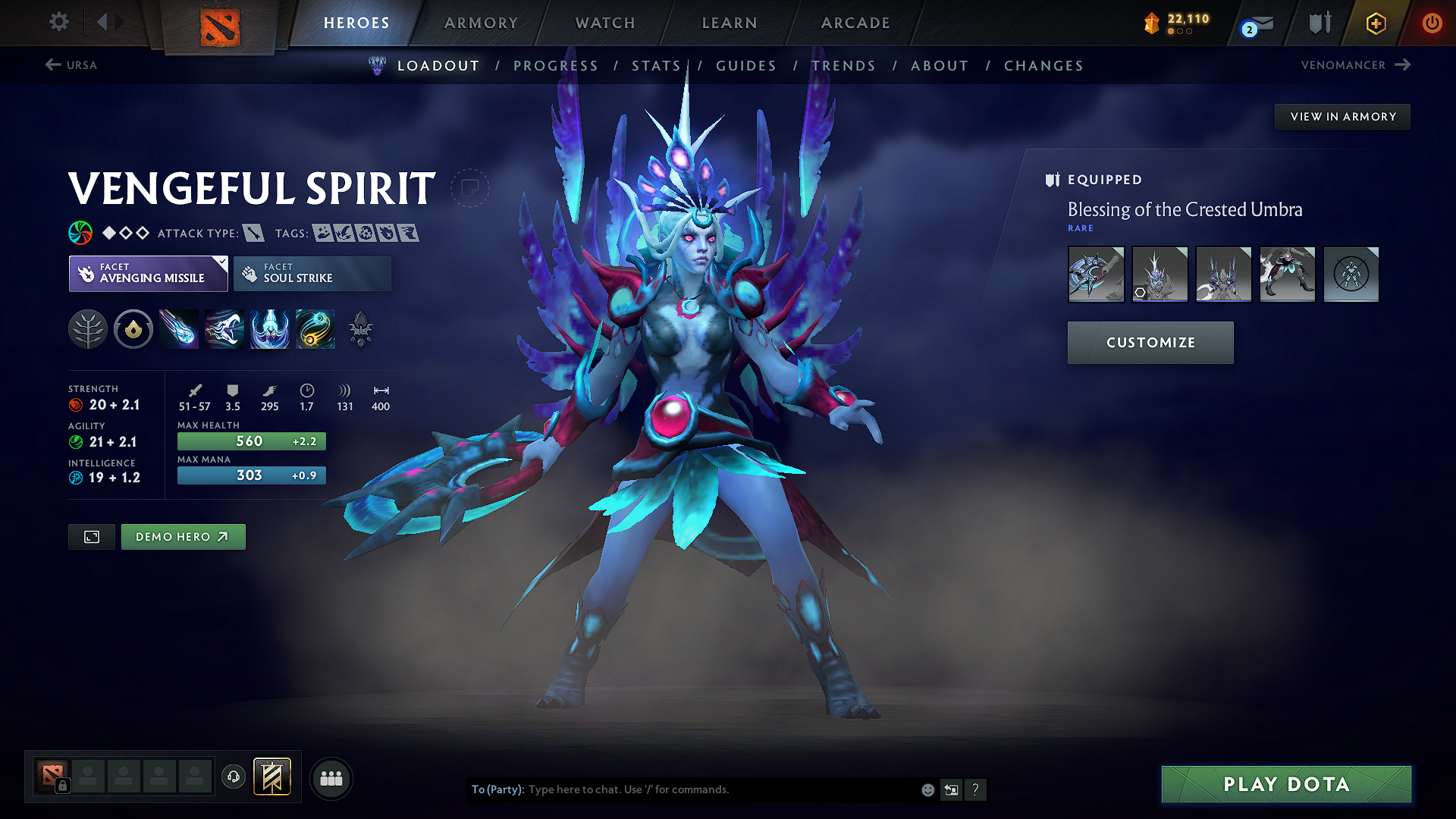Switch to the STATS tab
Image resolution: width=1456 pixels, height=819 pixels.
(x=657, y=65)
